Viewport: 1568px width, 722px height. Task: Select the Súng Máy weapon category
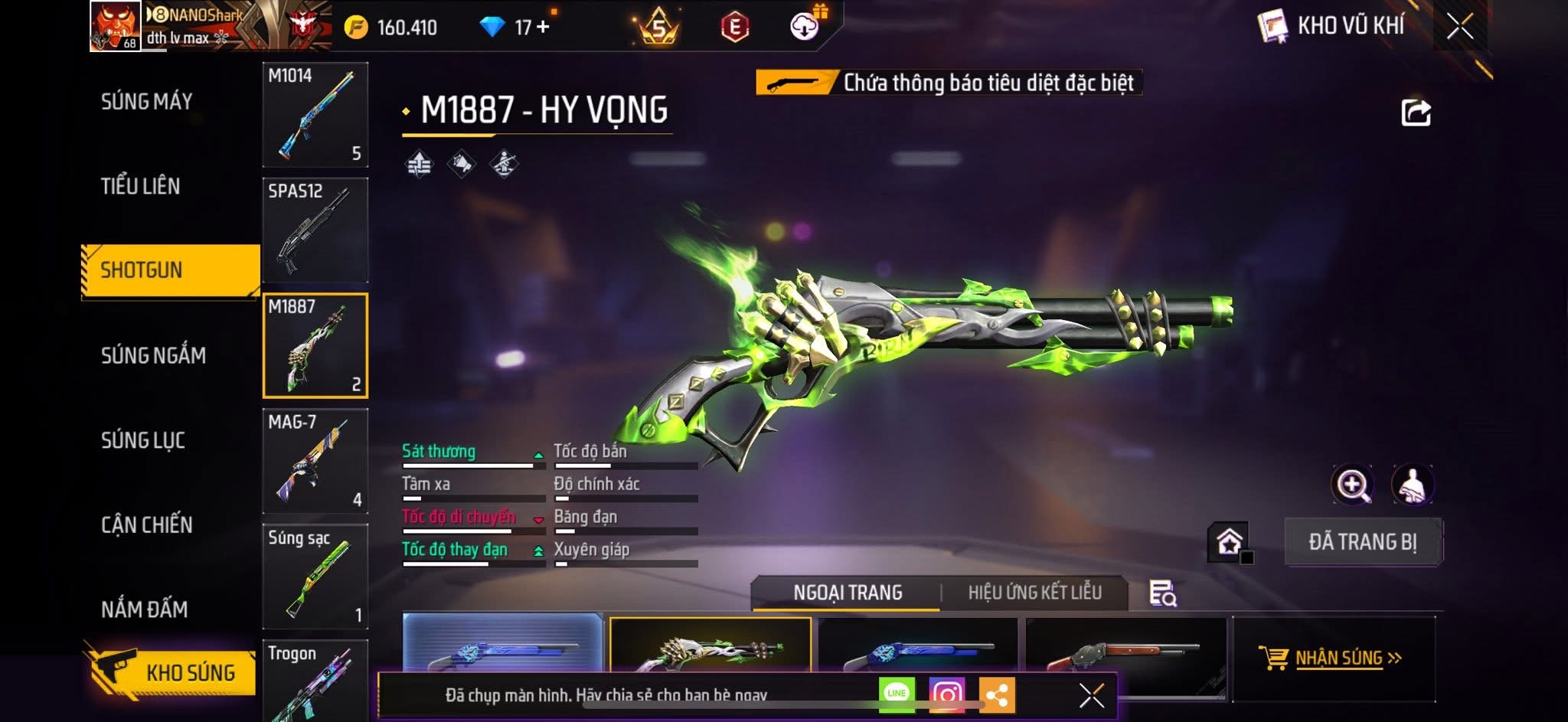pos(147,101)
